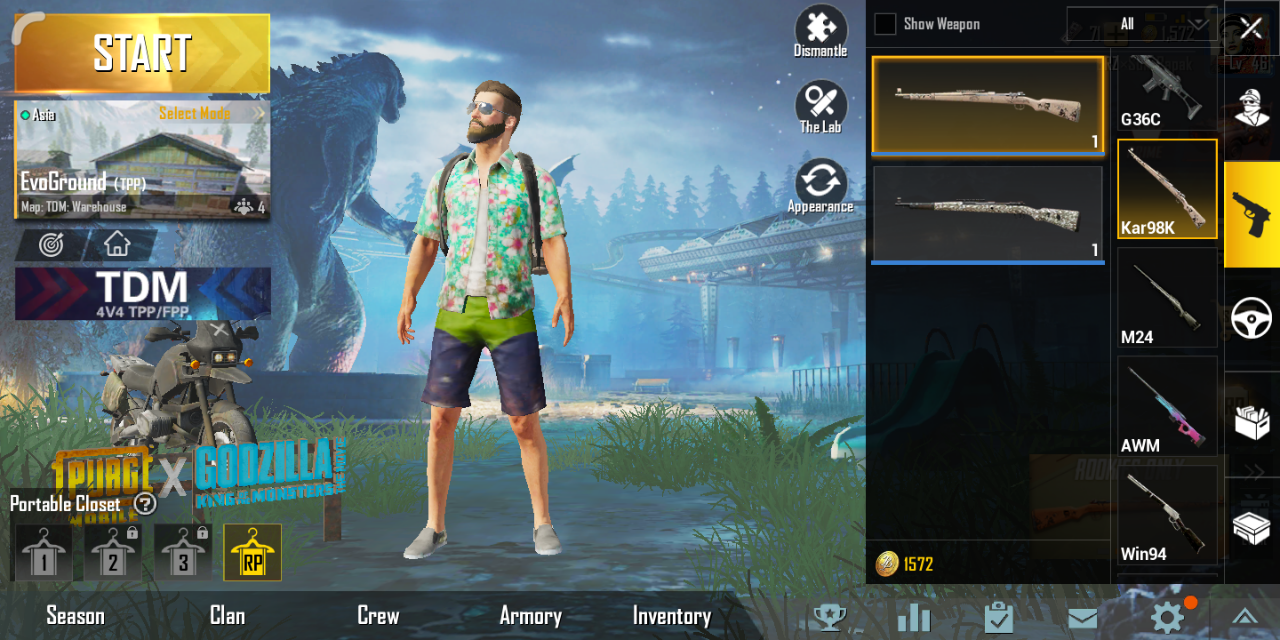Enter The Lab

click(820, 107)
